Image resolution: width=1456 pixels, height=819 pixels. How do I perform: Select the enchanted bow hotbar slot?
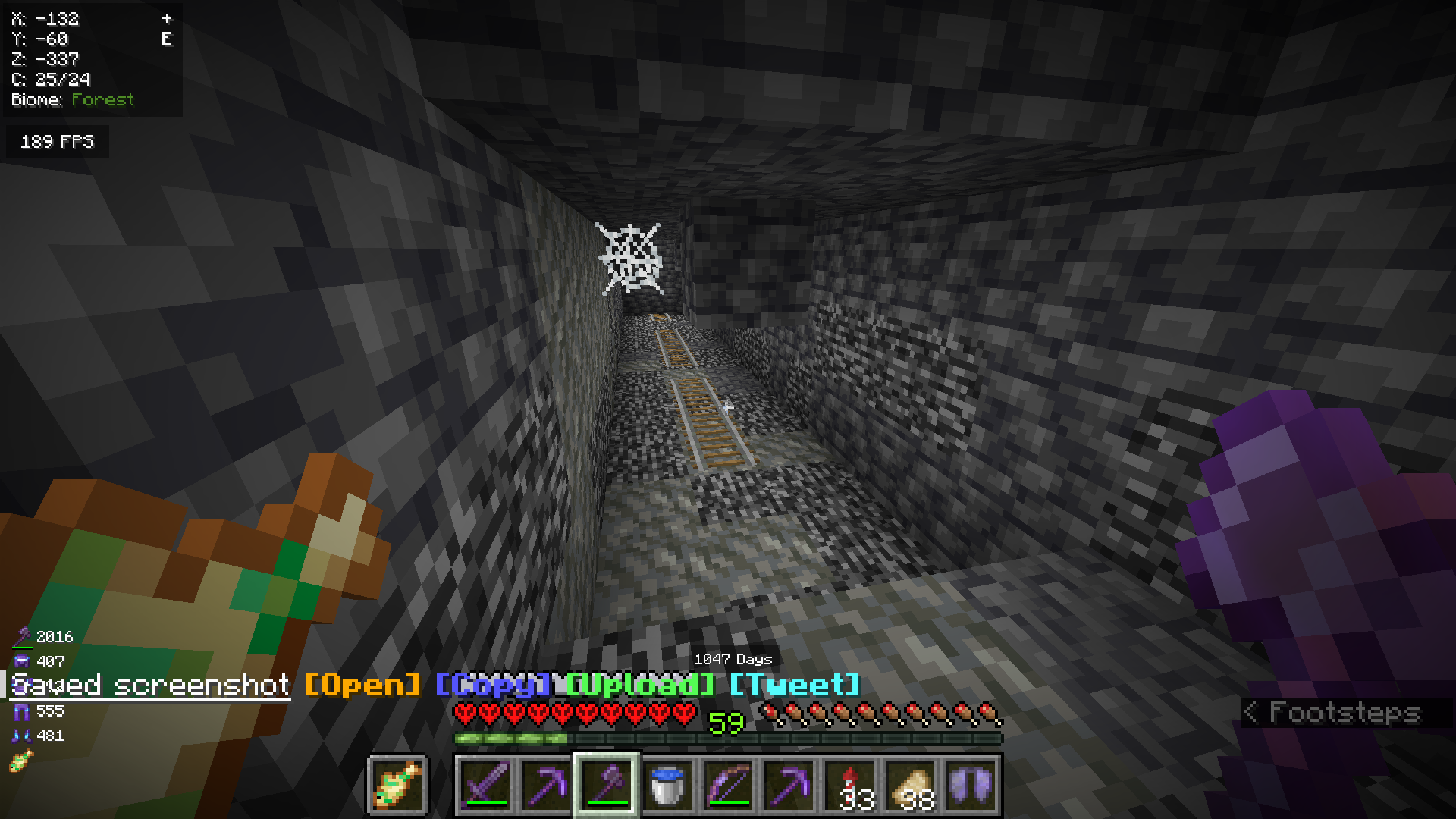[x=729, y=785]
